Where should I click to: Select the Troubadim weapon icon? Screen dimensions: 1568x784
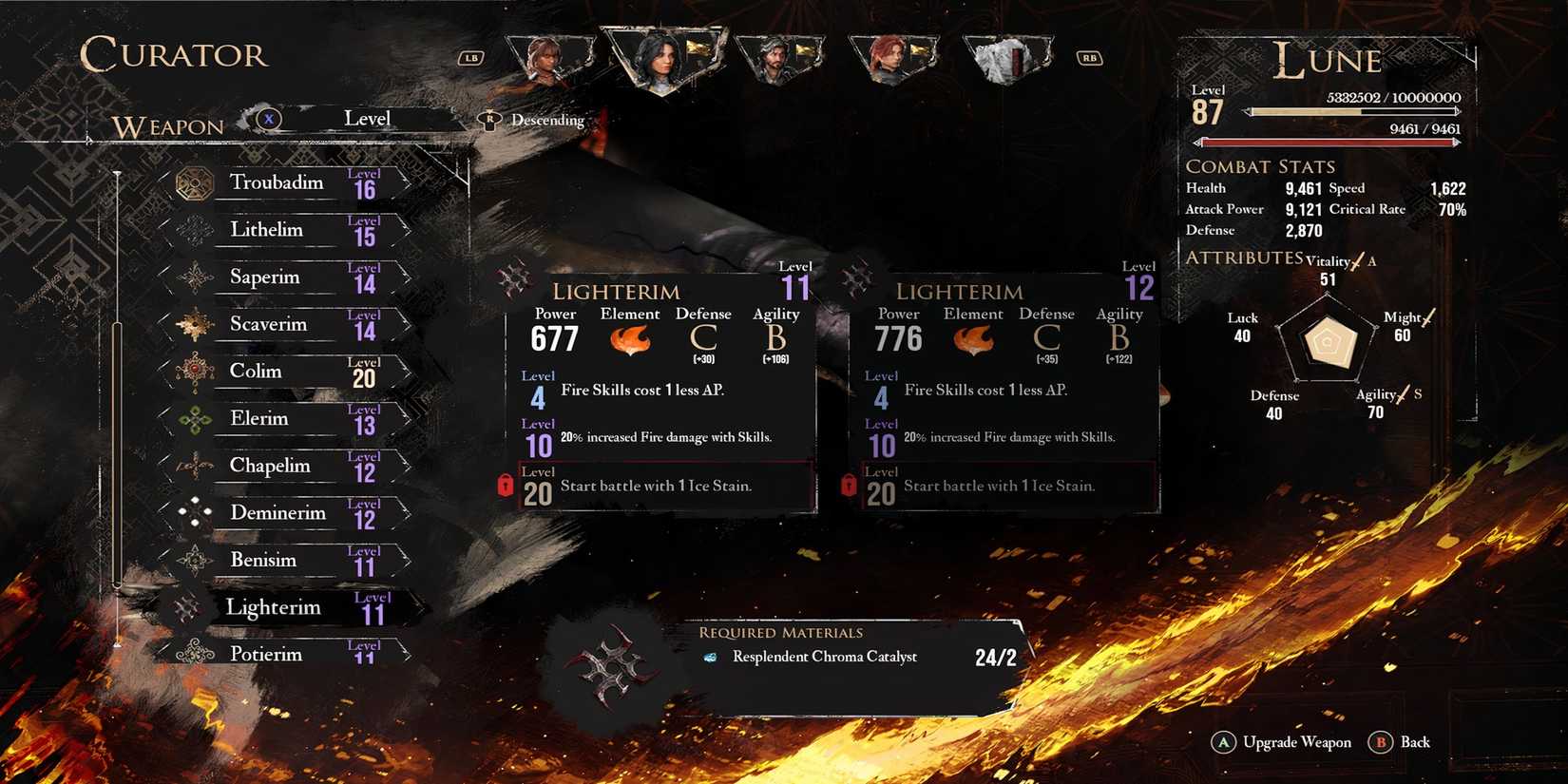coord(197,182)
